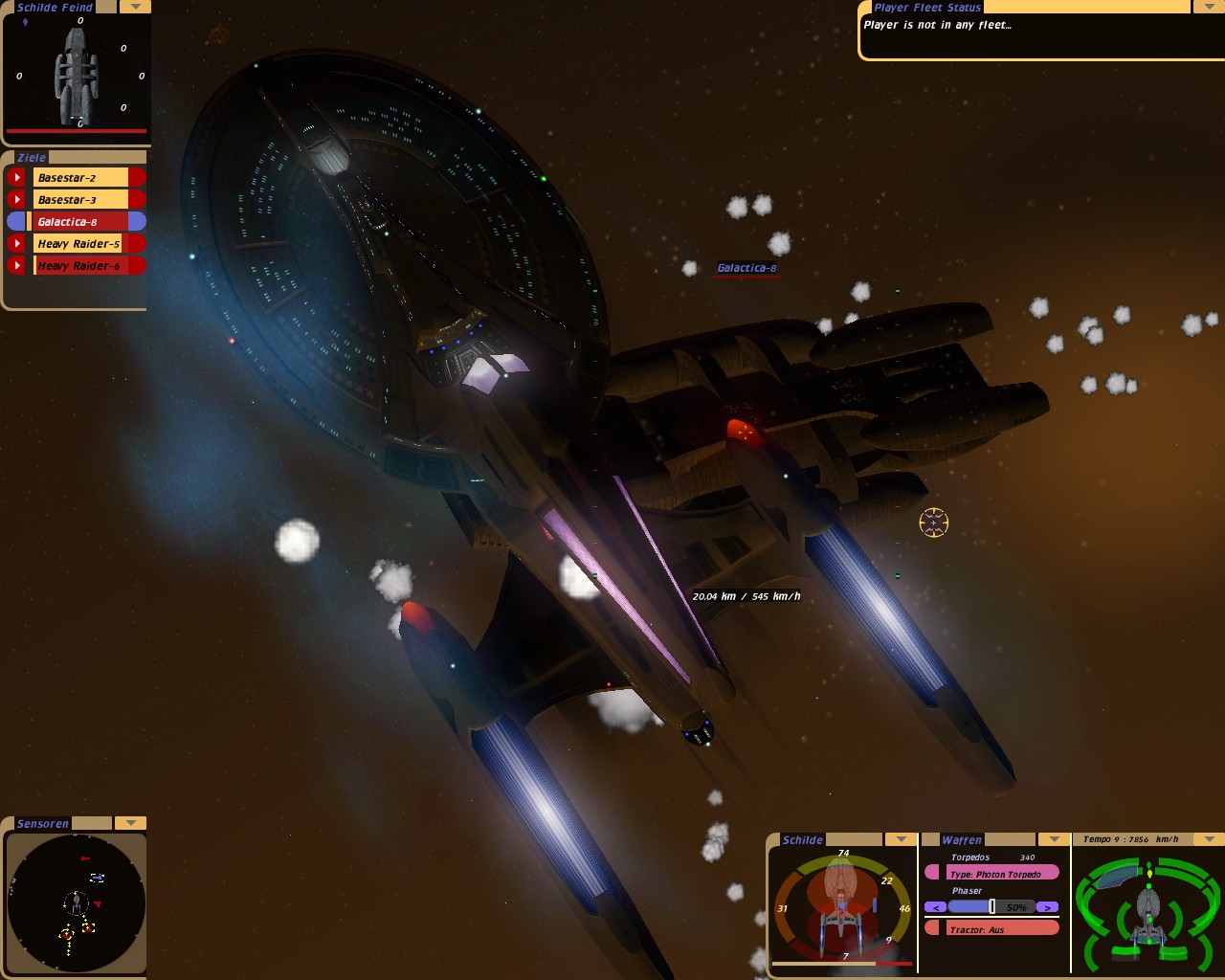Screen dimensions: 1225x980
Task: Increase phaser power with right arrow
Action: pyautogui.click(x=1048, y=906)
